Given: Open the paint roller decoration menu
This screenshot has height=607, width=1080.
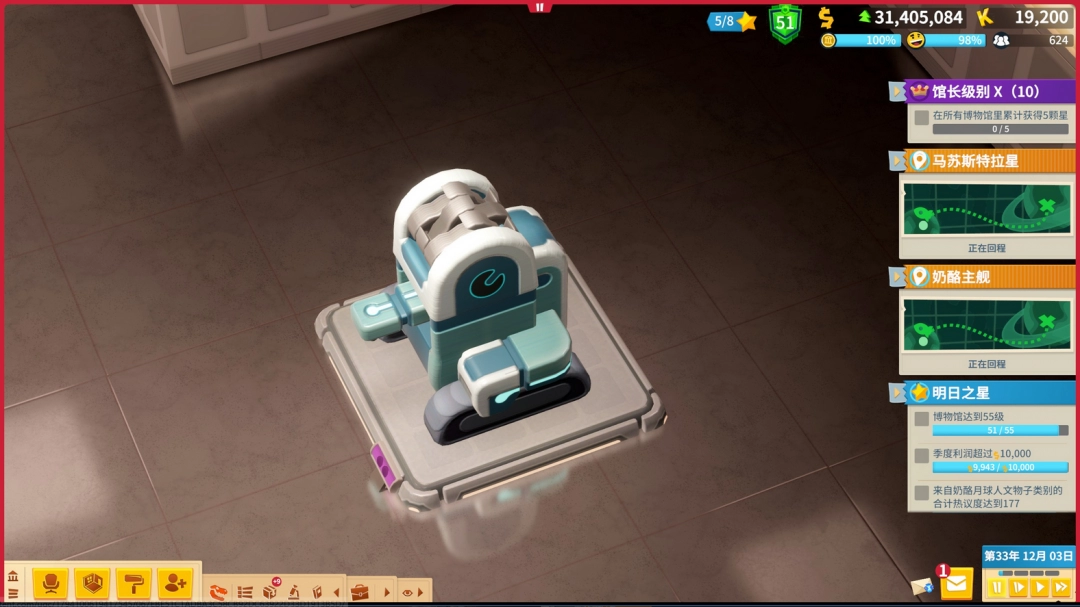Looking at the screenshot, I should [x=133, y=582].
